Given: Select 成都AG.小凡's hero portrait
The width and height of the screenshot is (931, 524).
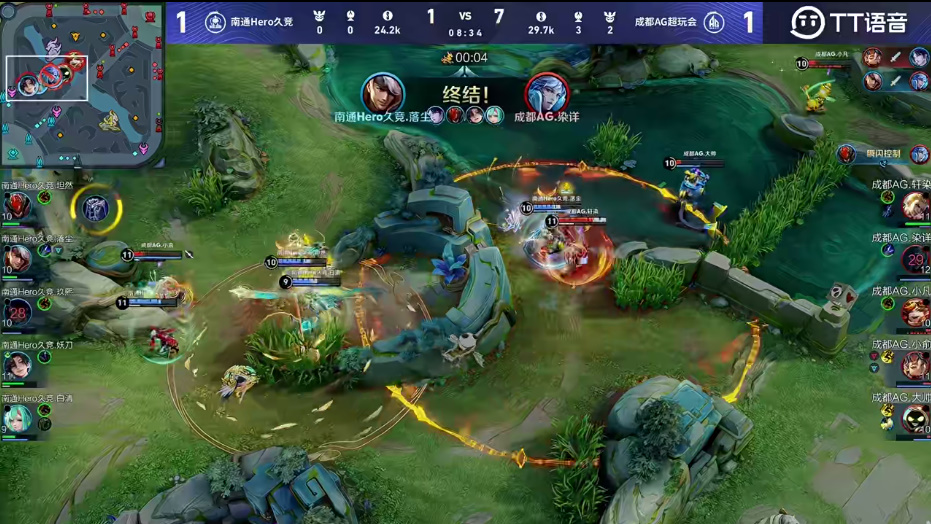Looking at the screenshot, I should pyautogui.click(x=914, y=313).
